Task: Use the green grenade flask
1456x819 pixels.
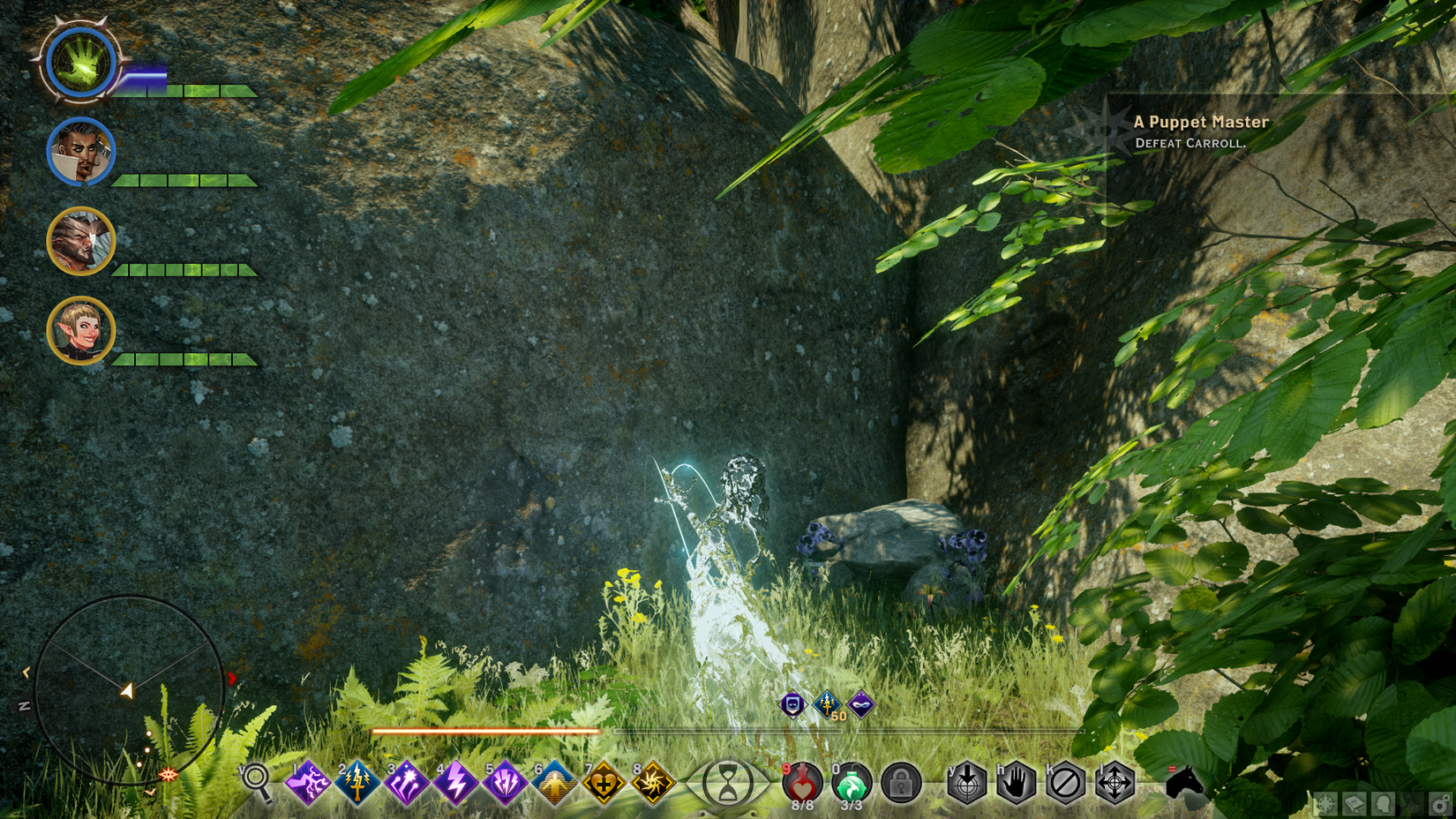Action: (852, 783)
